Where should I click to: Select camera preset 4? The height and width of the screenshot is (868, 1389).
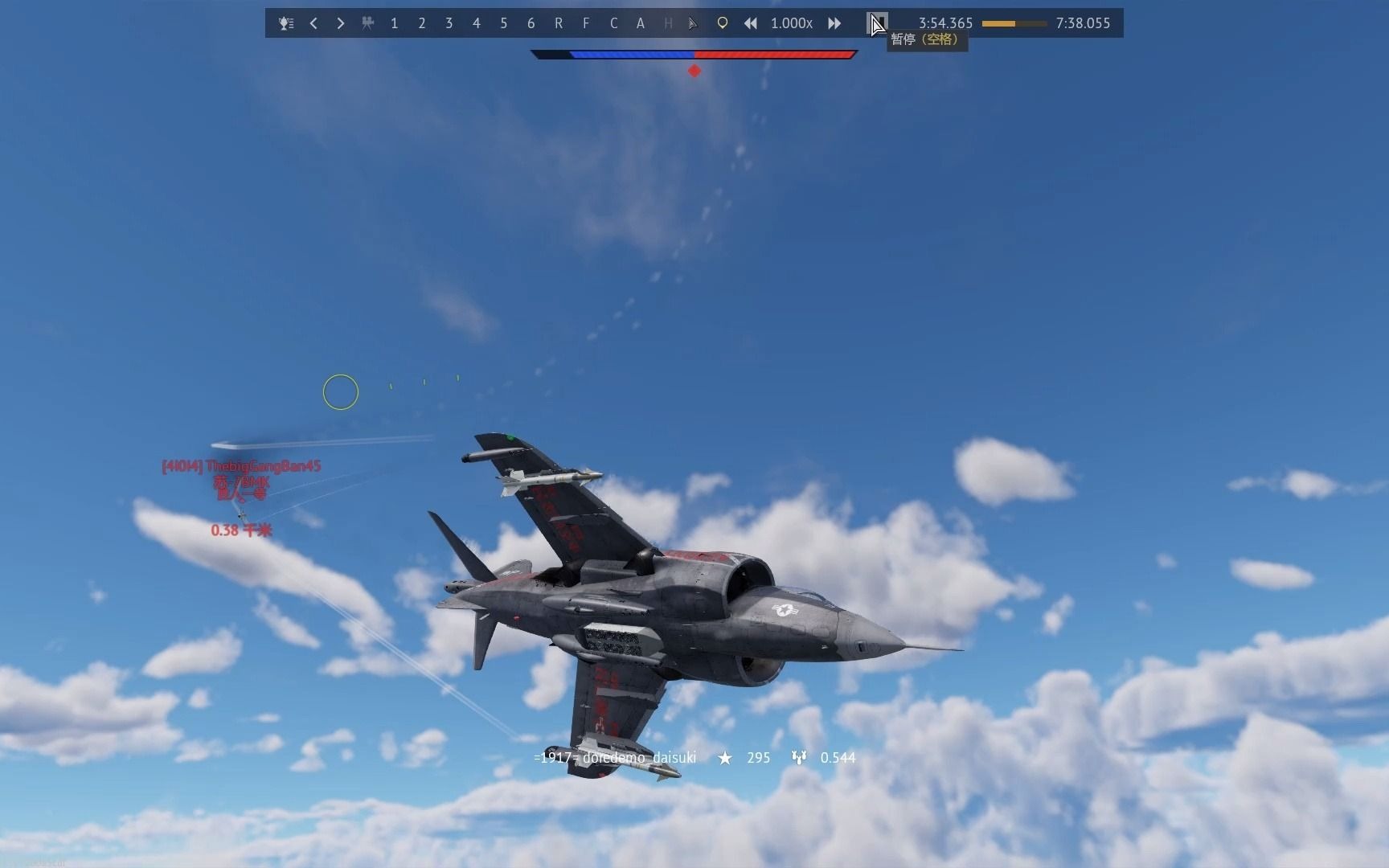(476, 23)
